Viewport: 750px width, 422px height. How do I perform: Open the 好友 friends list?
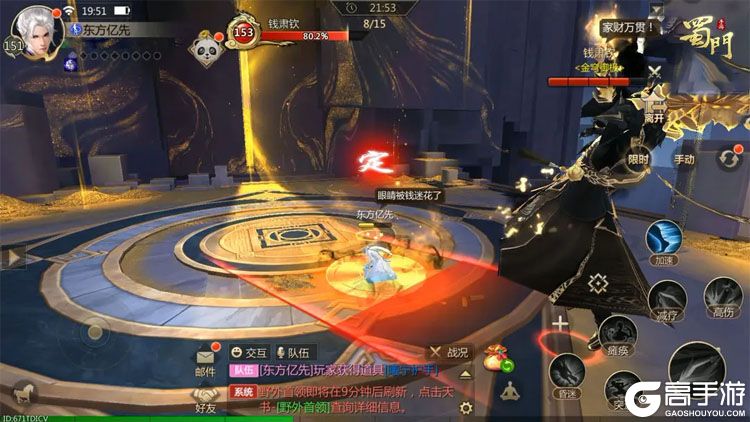tap(206, 398)
